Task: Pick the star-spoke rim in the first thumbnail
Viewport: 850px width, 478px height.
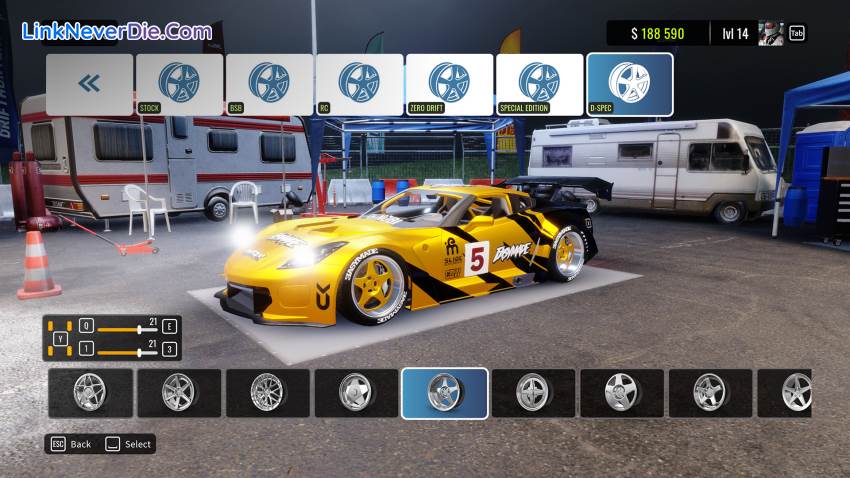Action: pos(90,393)
